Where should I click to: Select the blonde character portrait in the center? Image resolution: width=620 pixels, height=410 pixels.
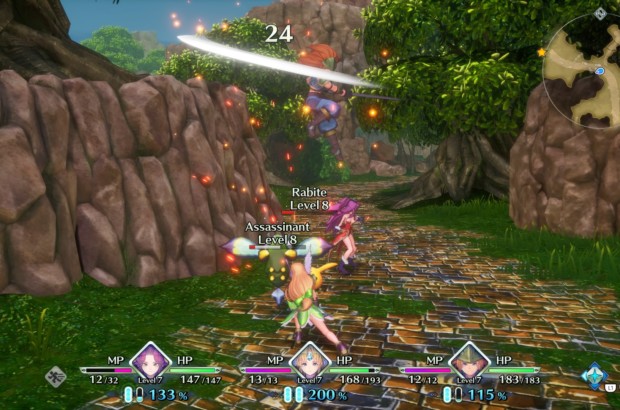pyautogui.click(x=310, y=359)
